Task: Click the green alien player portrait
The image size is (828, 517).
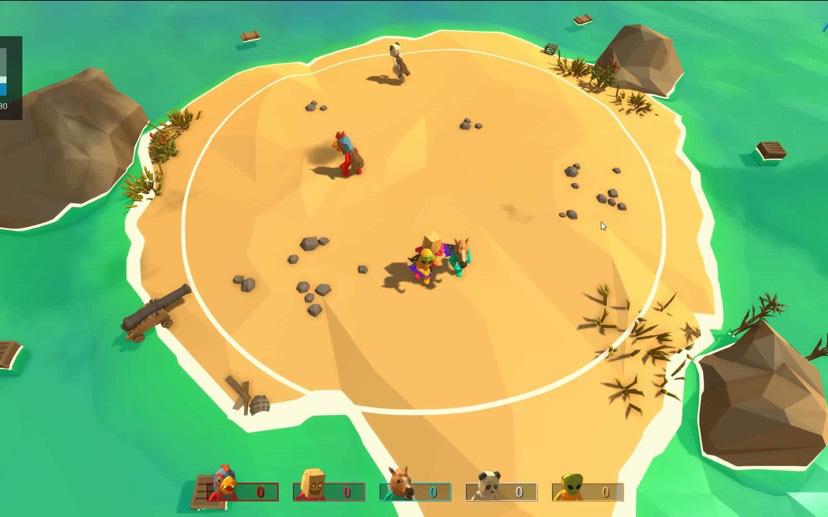Action: pyautogui.click(x=572, y=487)
